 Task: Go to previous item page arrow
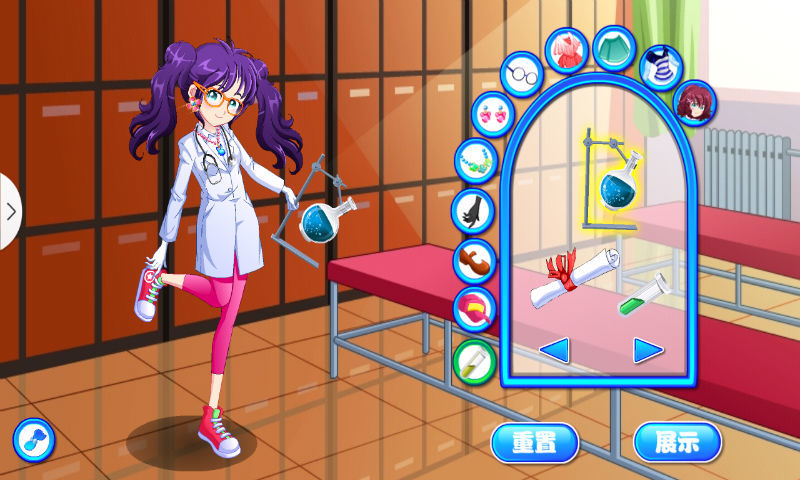point(555,350)
